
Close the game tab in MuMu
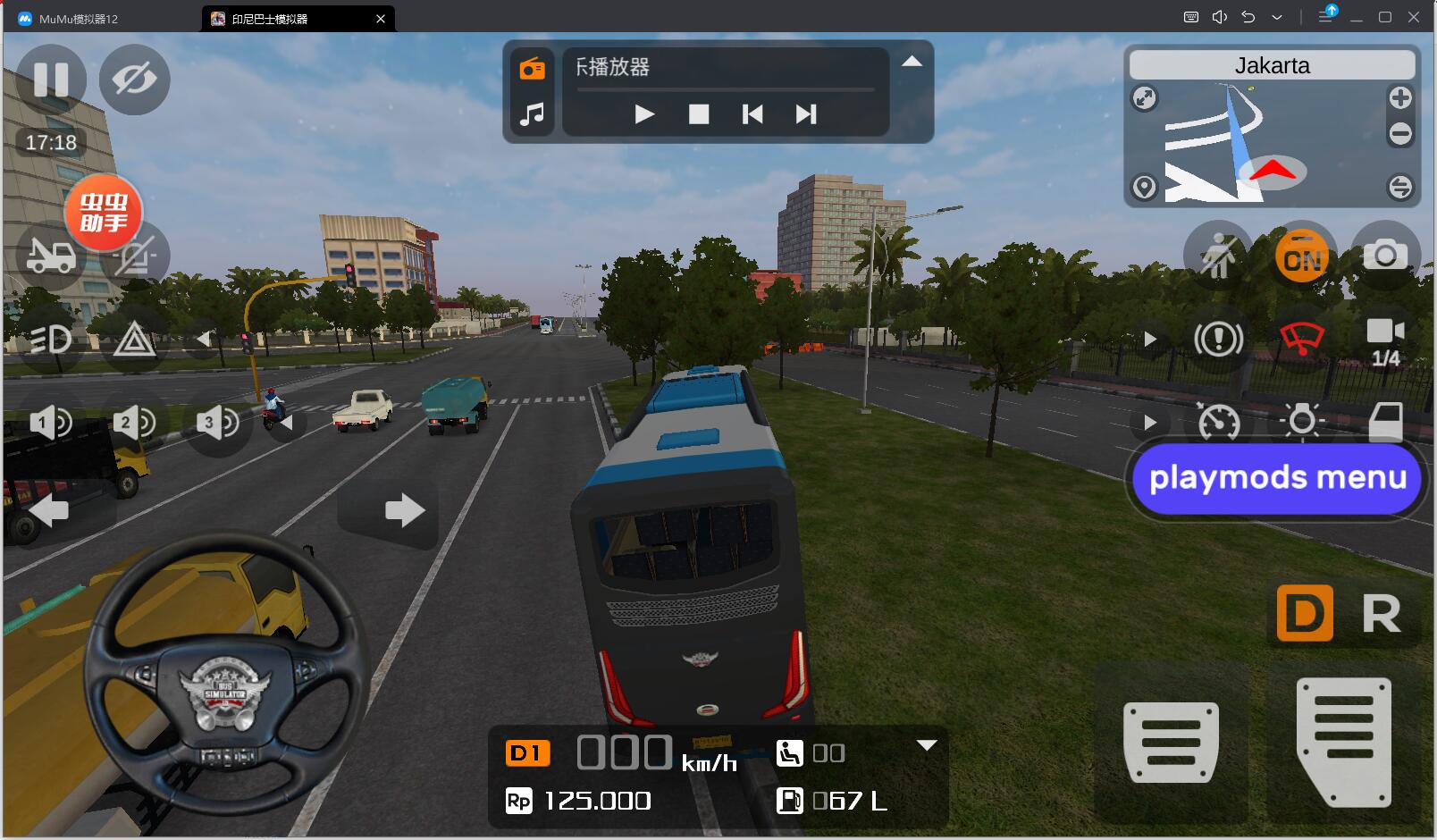coord(381,19)
